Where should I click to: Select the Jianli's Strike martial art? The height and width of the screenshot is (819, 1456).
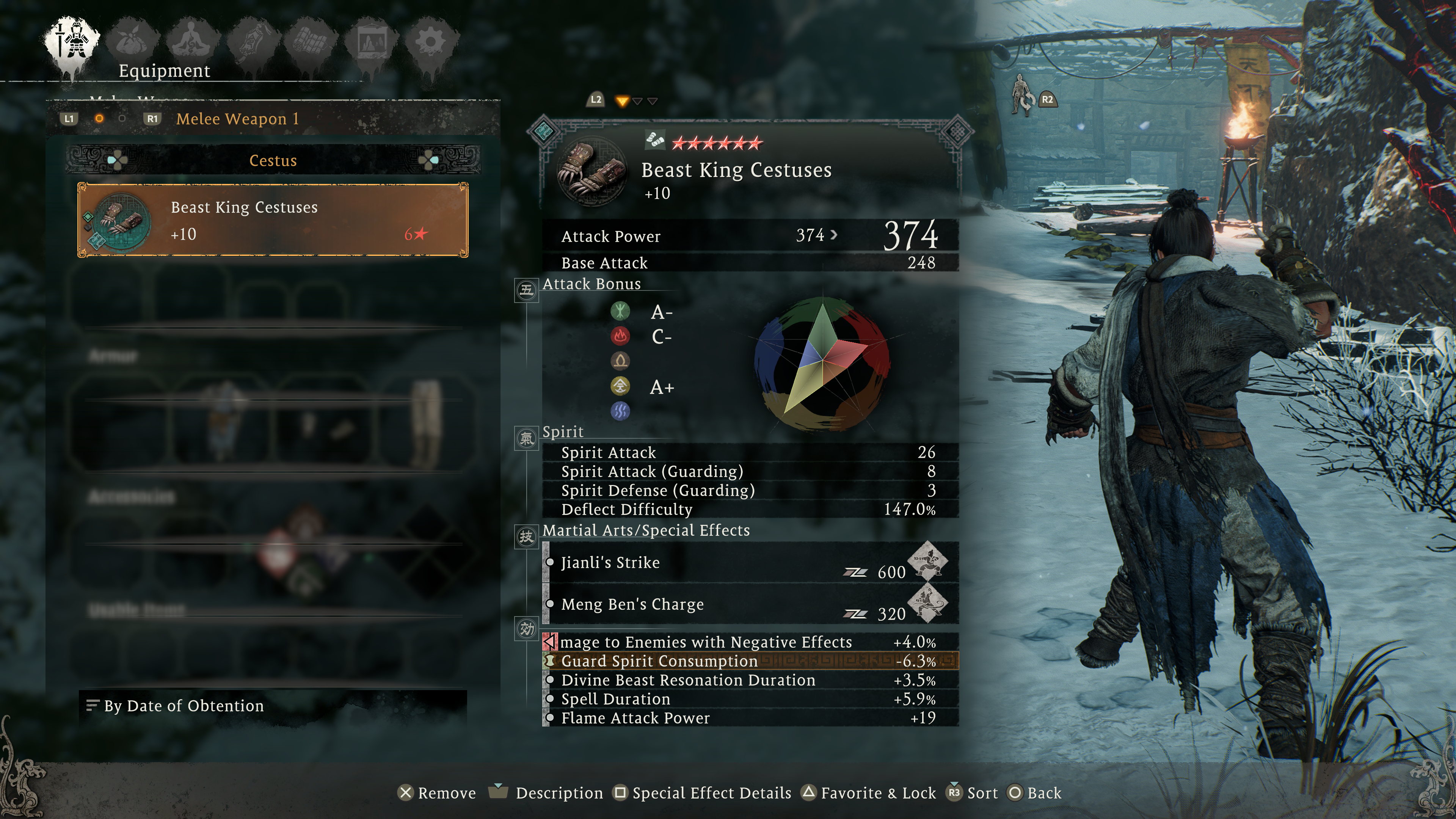610,563
